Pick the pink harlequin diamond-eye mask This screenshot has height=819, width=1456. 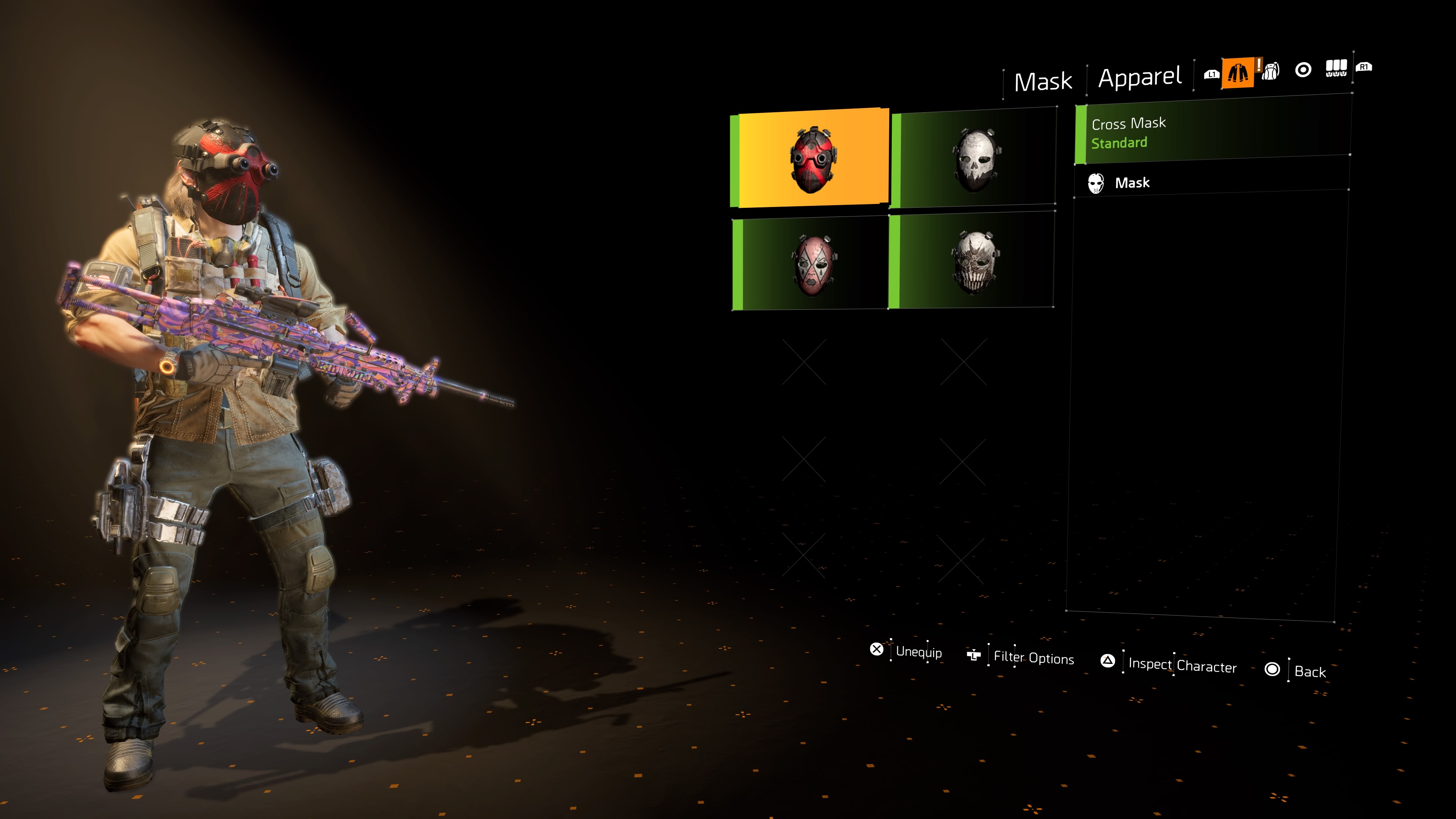pyautogui.click(x=813, y=264)
